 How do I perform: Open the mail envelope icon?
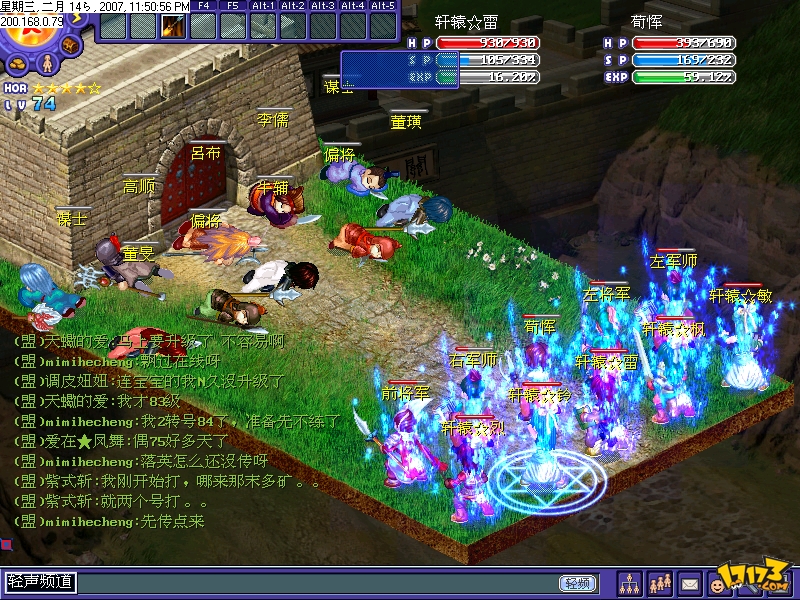tap(689, 582)
